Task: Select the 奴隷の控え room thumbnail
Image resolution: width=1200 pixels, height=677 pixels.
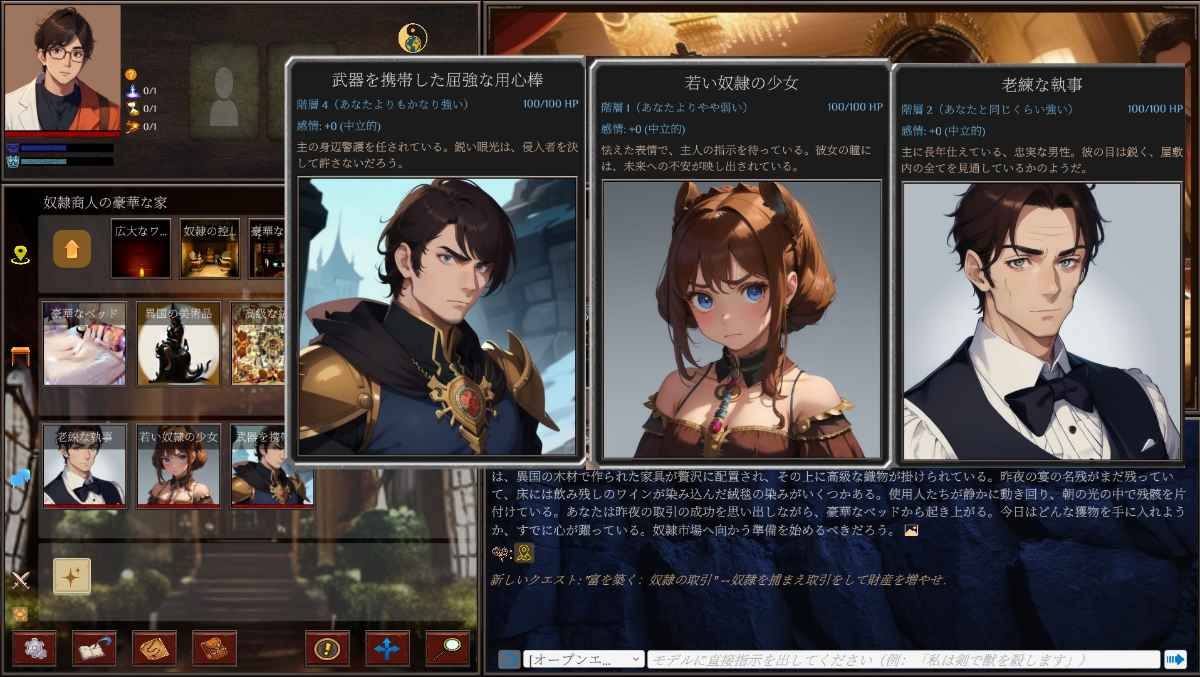Action: 210,248
